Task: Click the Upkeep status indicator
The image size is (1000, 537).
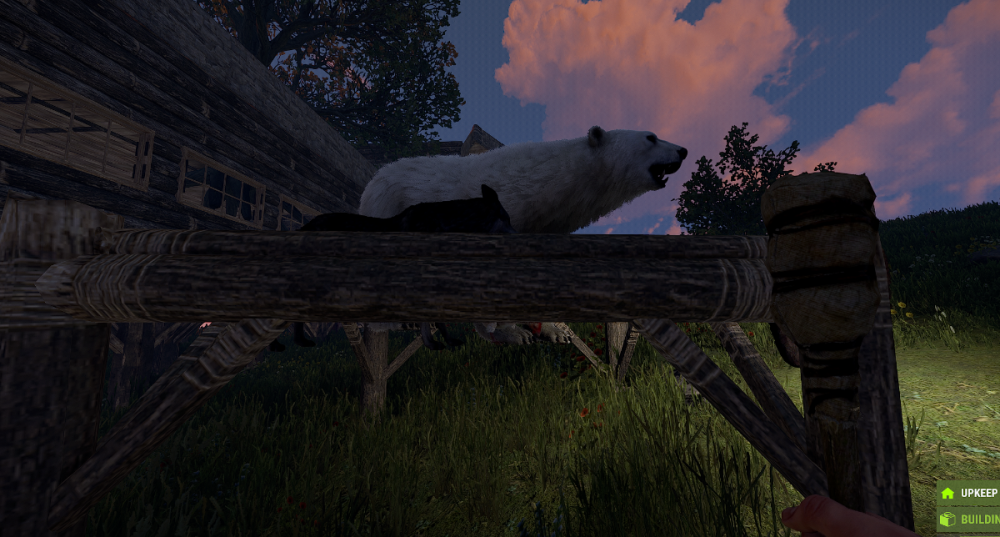Action: (969, 493)
